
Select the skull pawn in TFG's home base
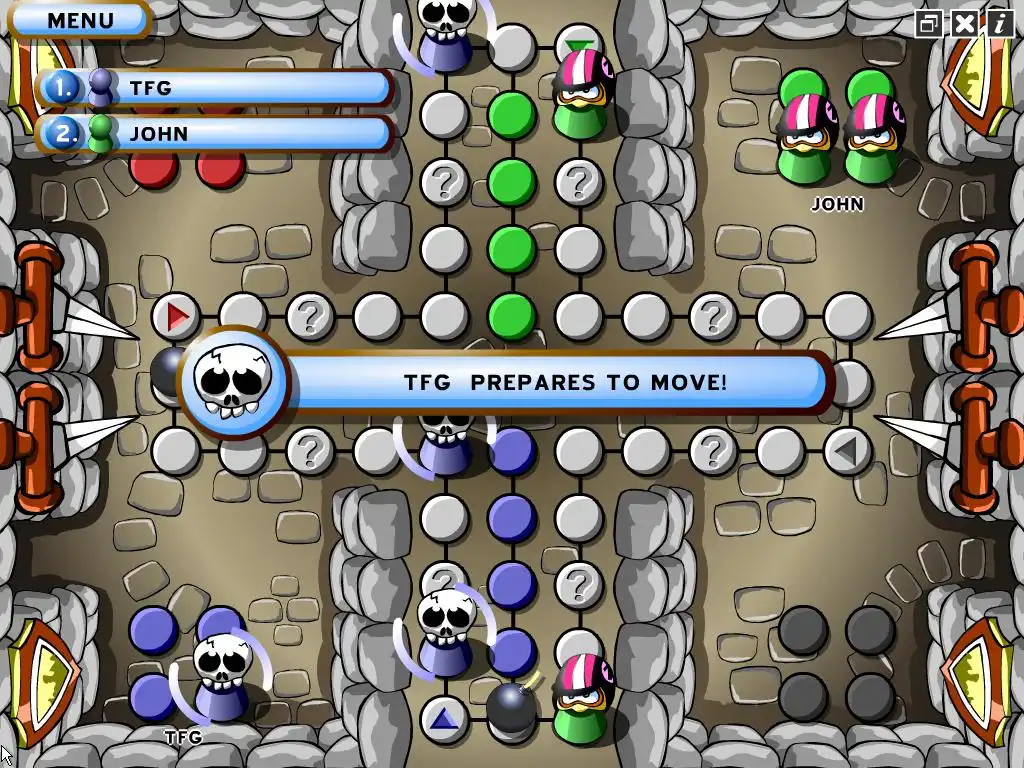(221, 677)
